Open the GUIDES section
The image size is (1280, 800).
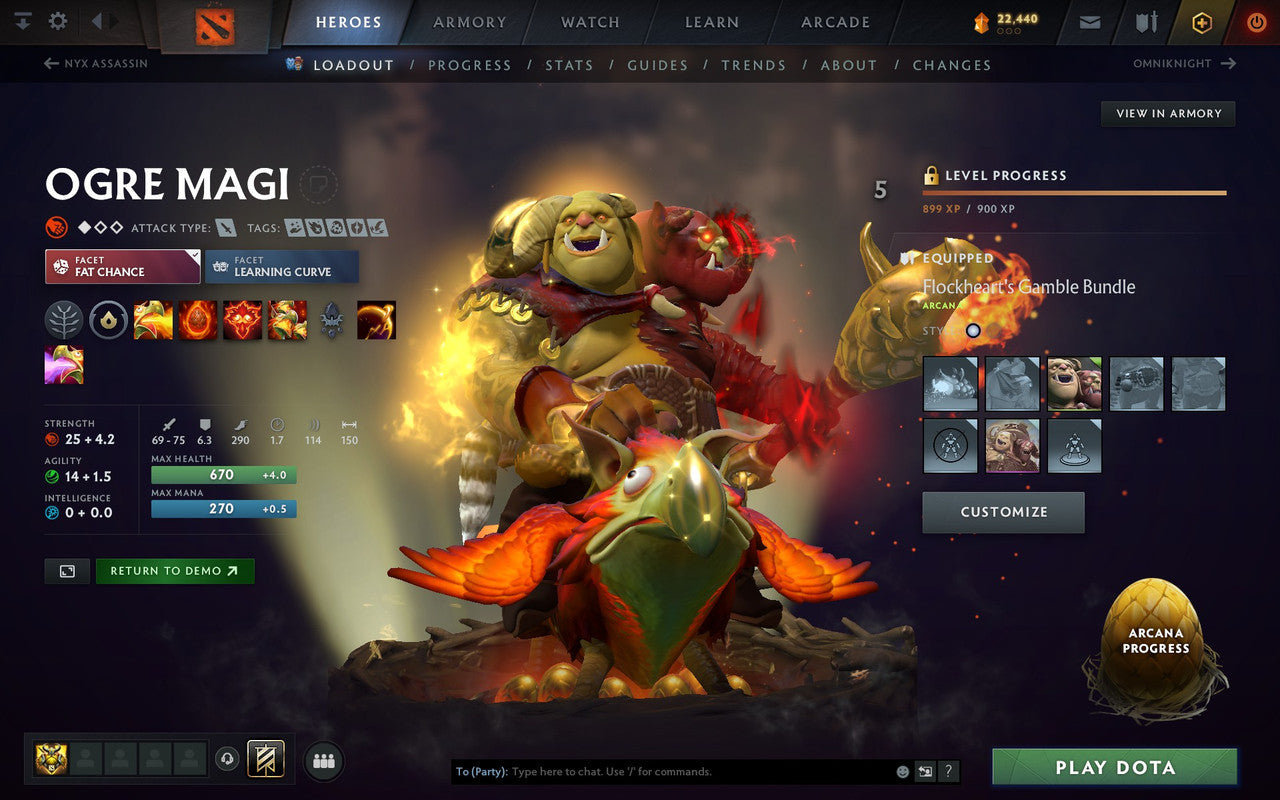coord(657,64)
